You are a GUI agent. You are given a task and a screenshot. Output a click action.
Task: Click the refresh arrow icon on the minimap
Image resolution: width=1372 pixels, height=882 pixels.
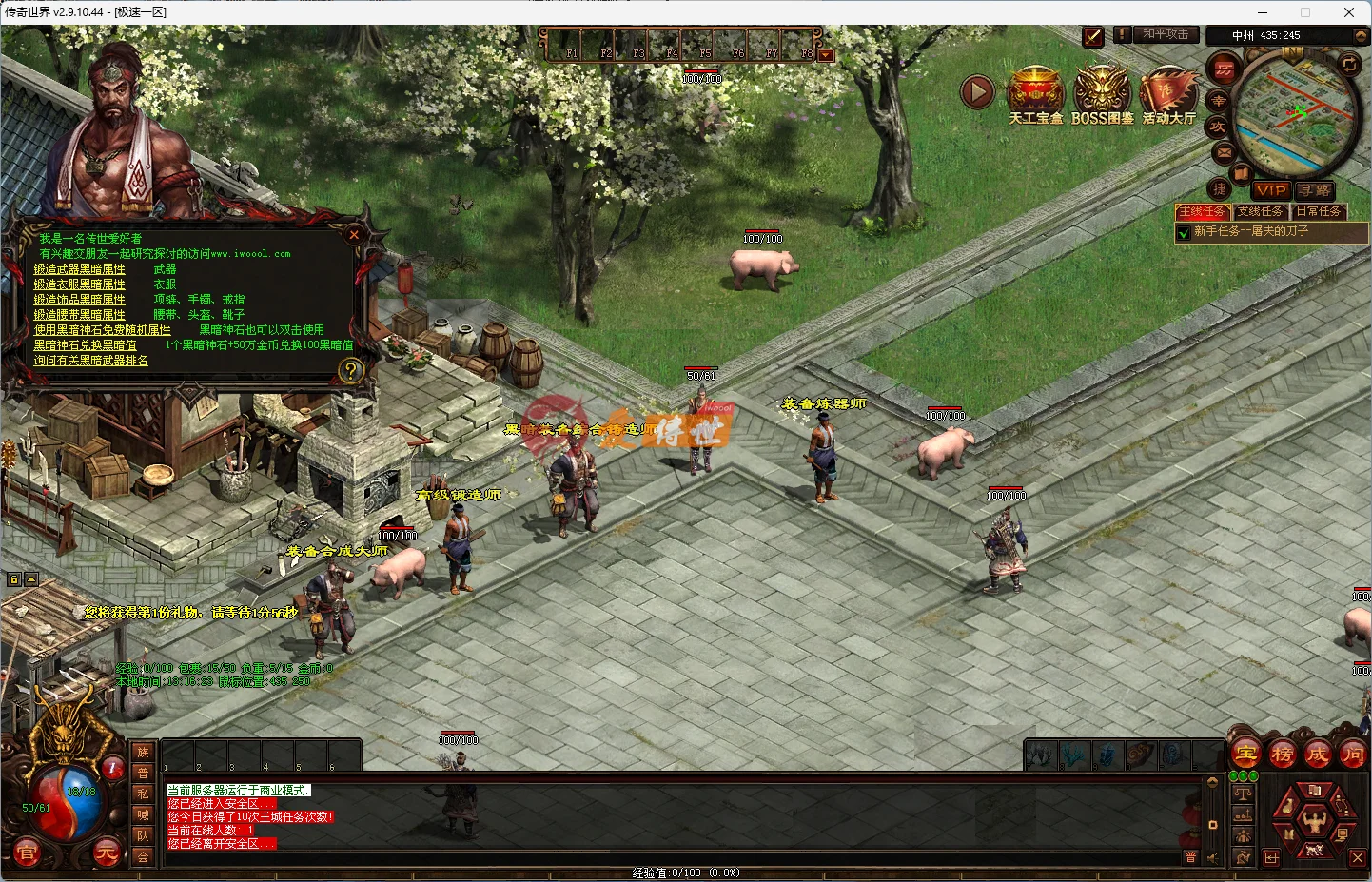[1349, 64]
